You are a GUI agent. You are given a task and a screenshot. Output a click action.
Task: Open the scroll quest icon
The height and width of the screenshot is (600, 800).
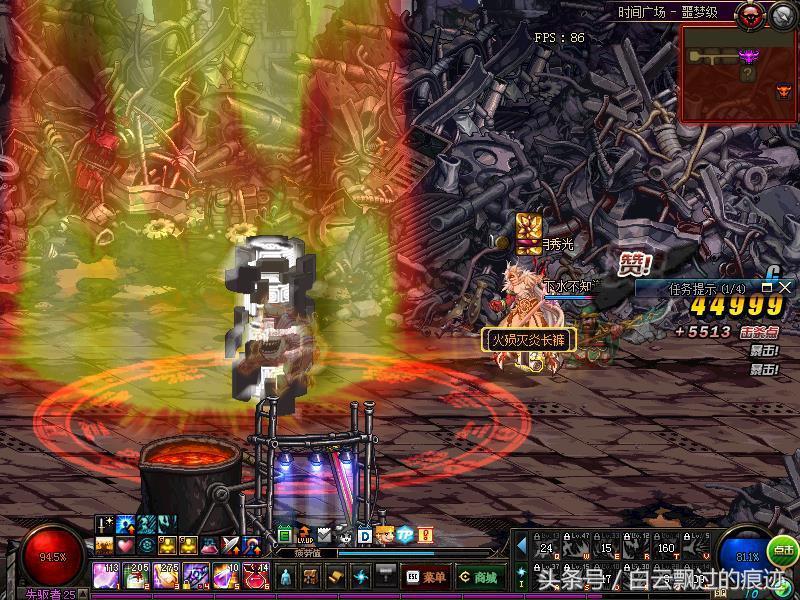point(336,577)
